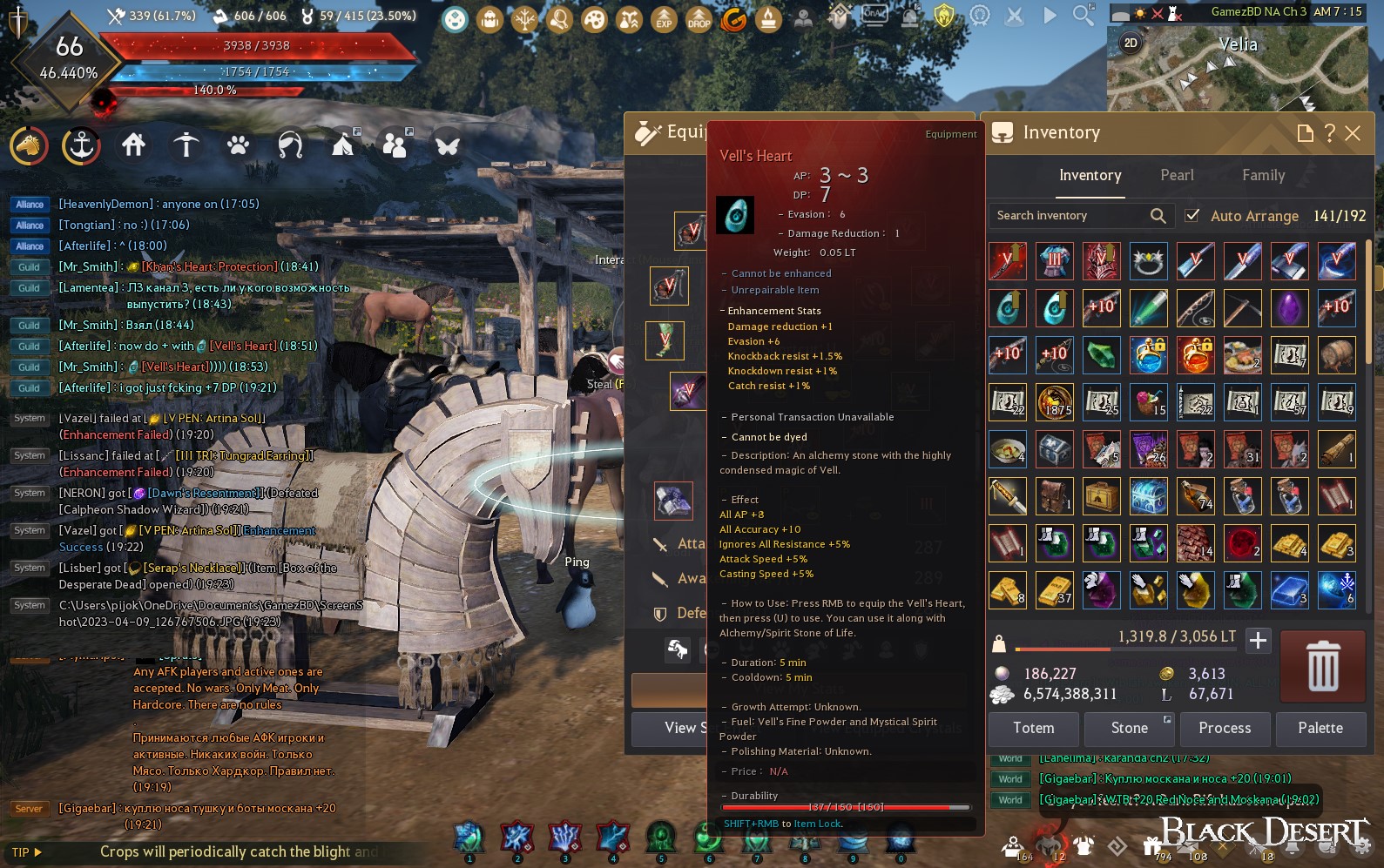The image size is (1384, 868).
Task: Toggle the minimap 2D mode button
Action: [1131, 43]
